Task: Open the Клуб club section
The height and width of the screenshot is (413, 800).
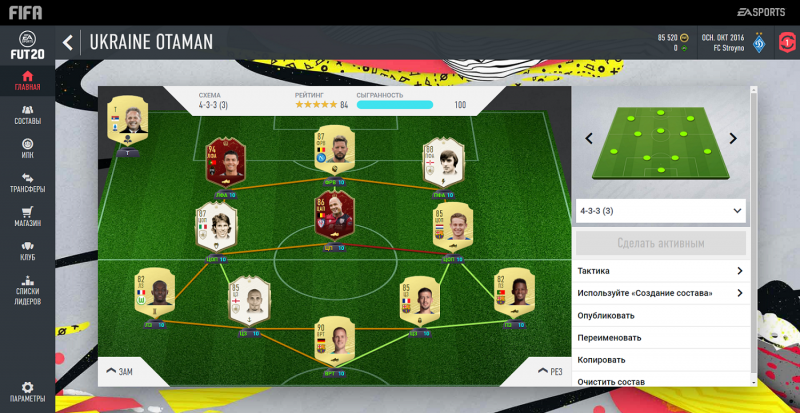Action: click(x=27, y=250)
